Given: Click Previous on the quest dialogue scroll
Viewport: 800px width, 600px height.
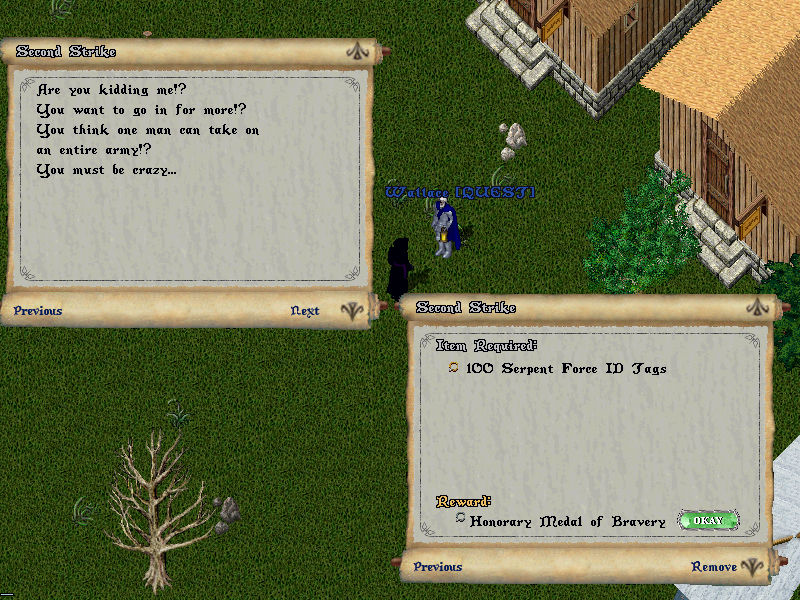Looking at the screenshot, I should point(38,311).
